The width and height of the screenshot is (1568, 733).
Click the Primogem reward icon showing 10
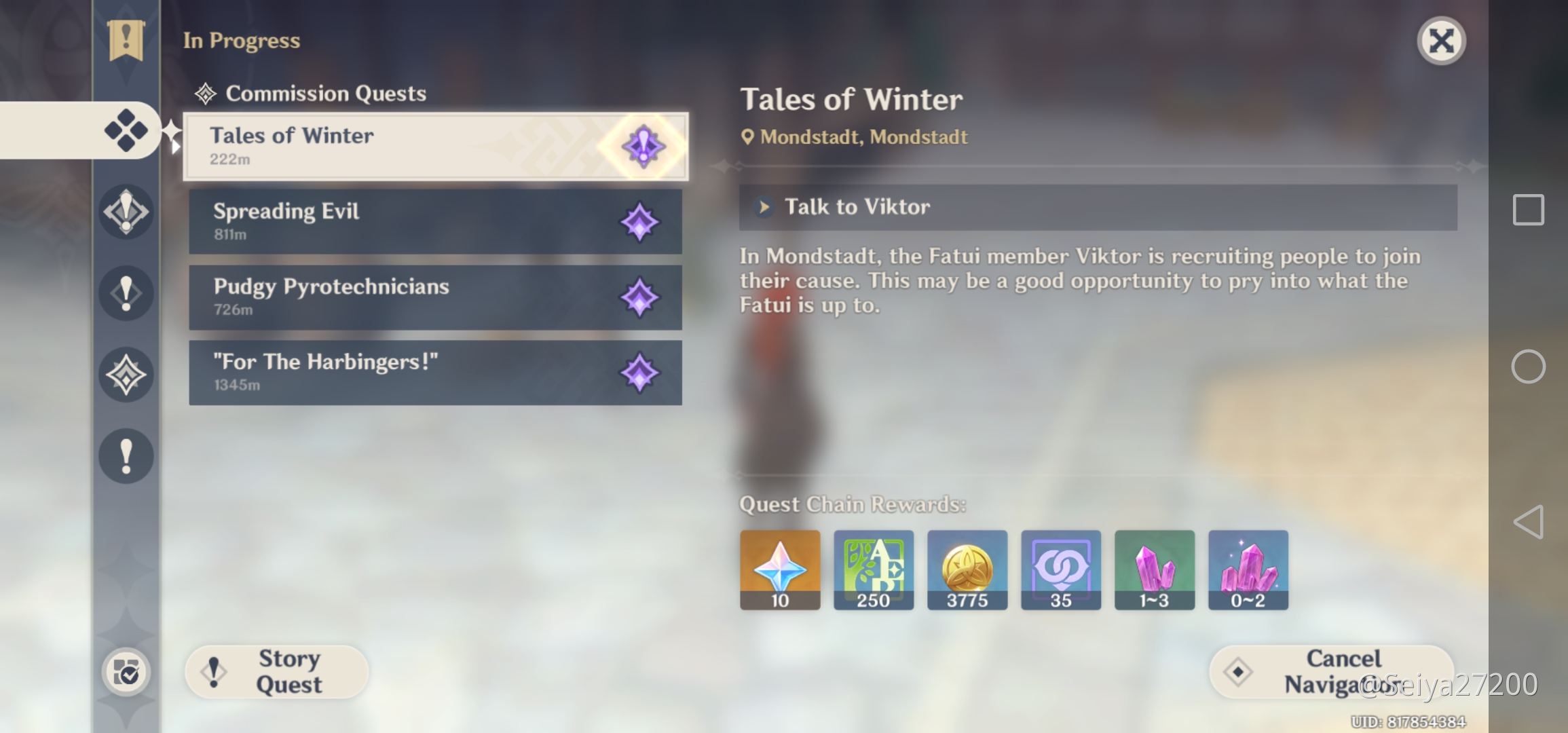point(779,570)
